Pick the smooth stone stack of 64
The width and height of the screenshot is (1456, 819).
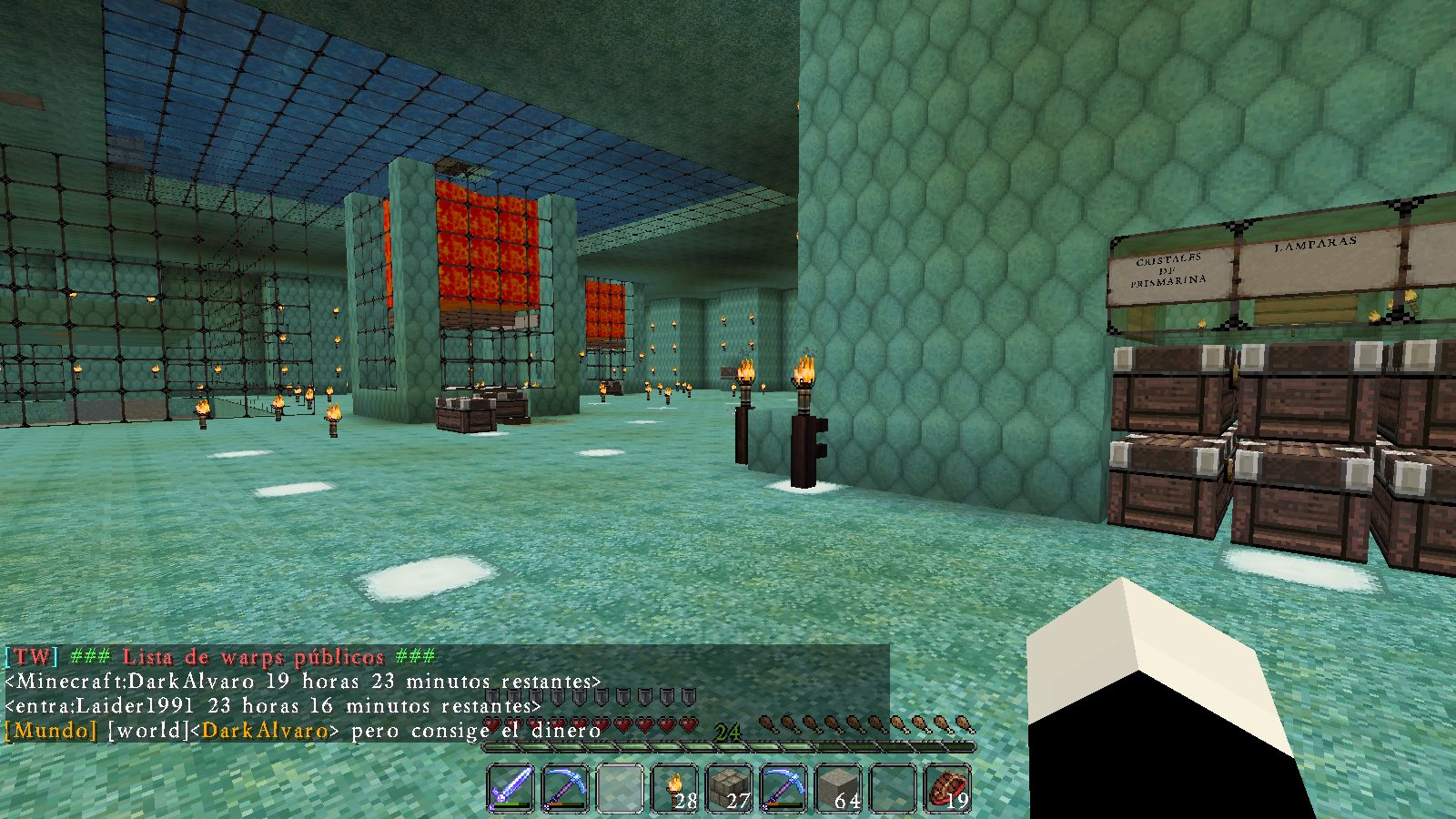838,786
